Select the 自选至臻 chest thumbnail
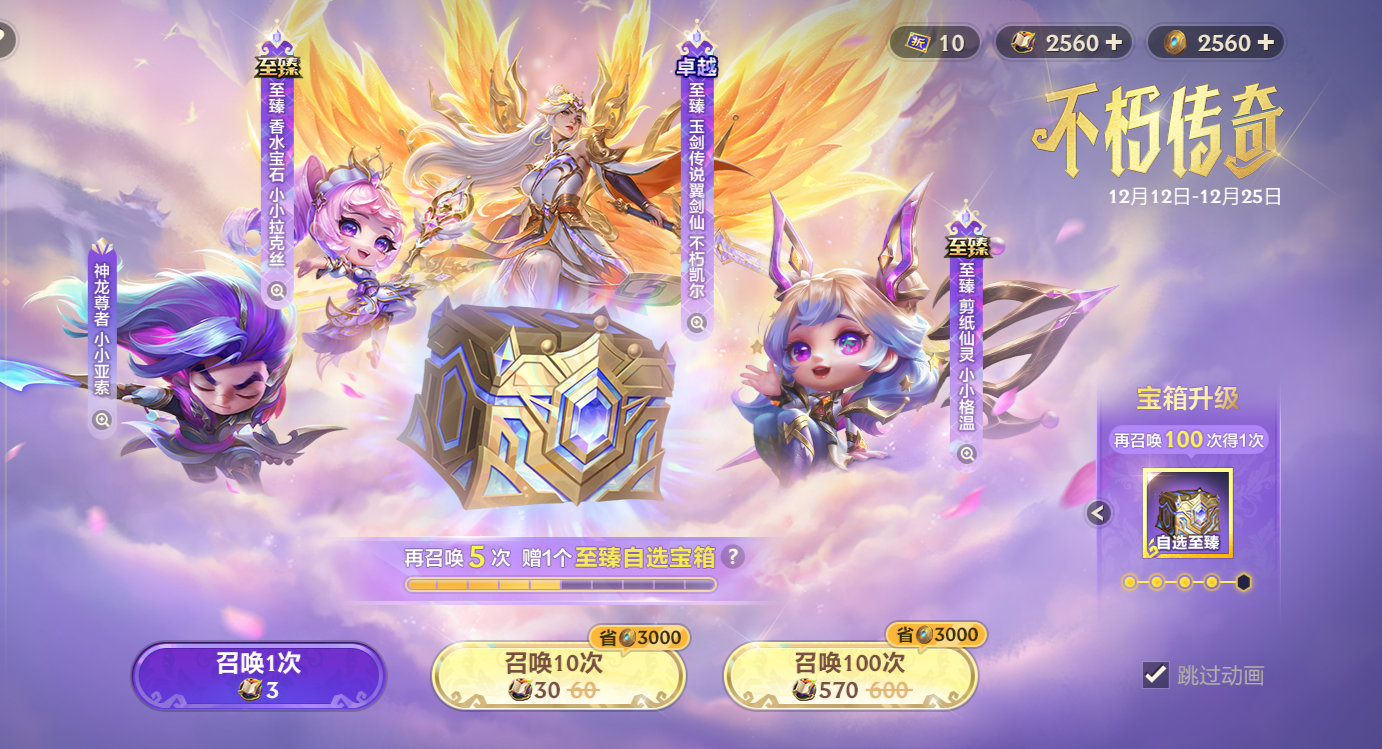The image size is (1382, 749). pos(1187,512)
